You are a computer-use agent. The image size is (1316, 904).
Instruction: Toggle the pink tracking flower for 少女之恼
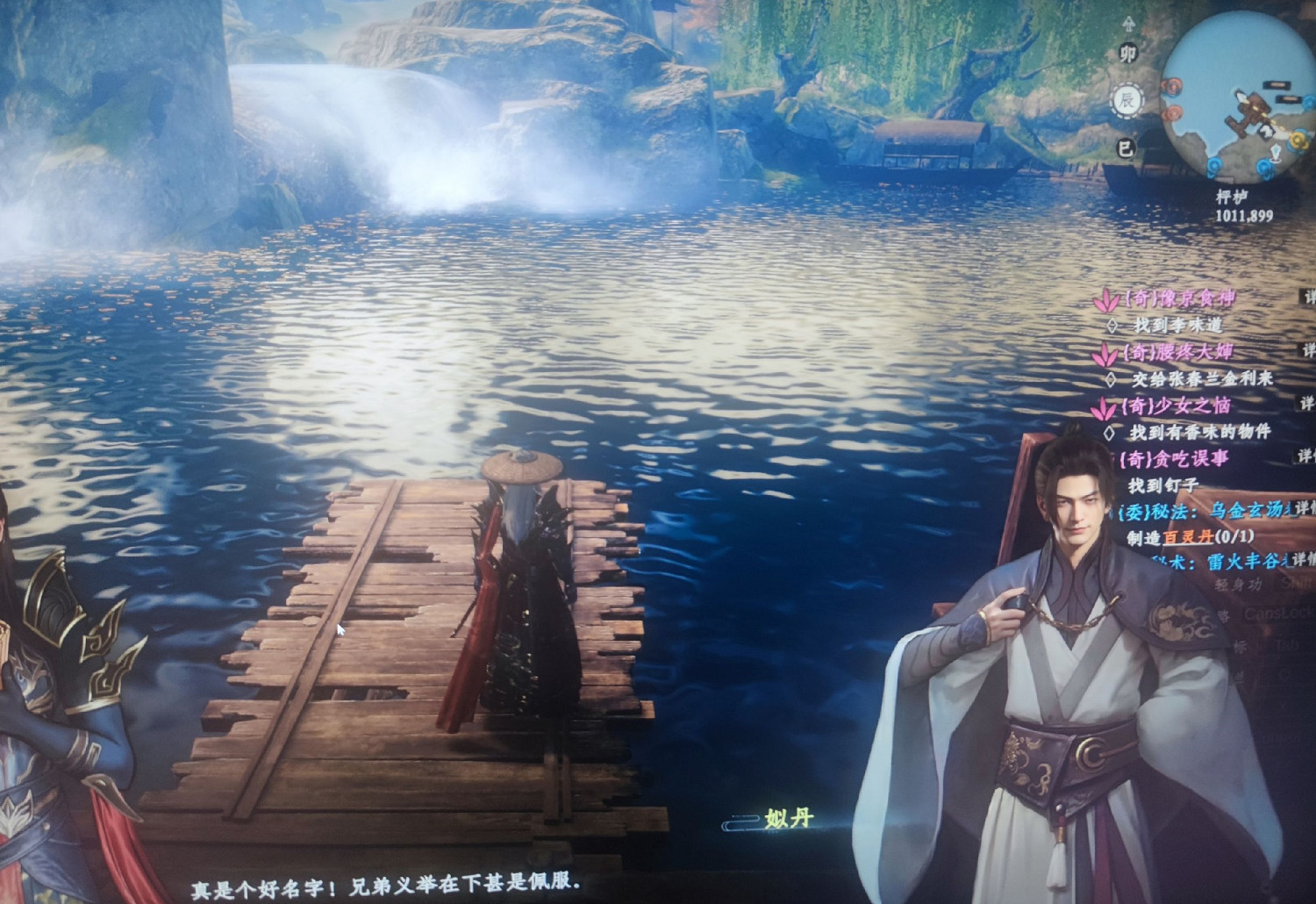pos(1105,408)
